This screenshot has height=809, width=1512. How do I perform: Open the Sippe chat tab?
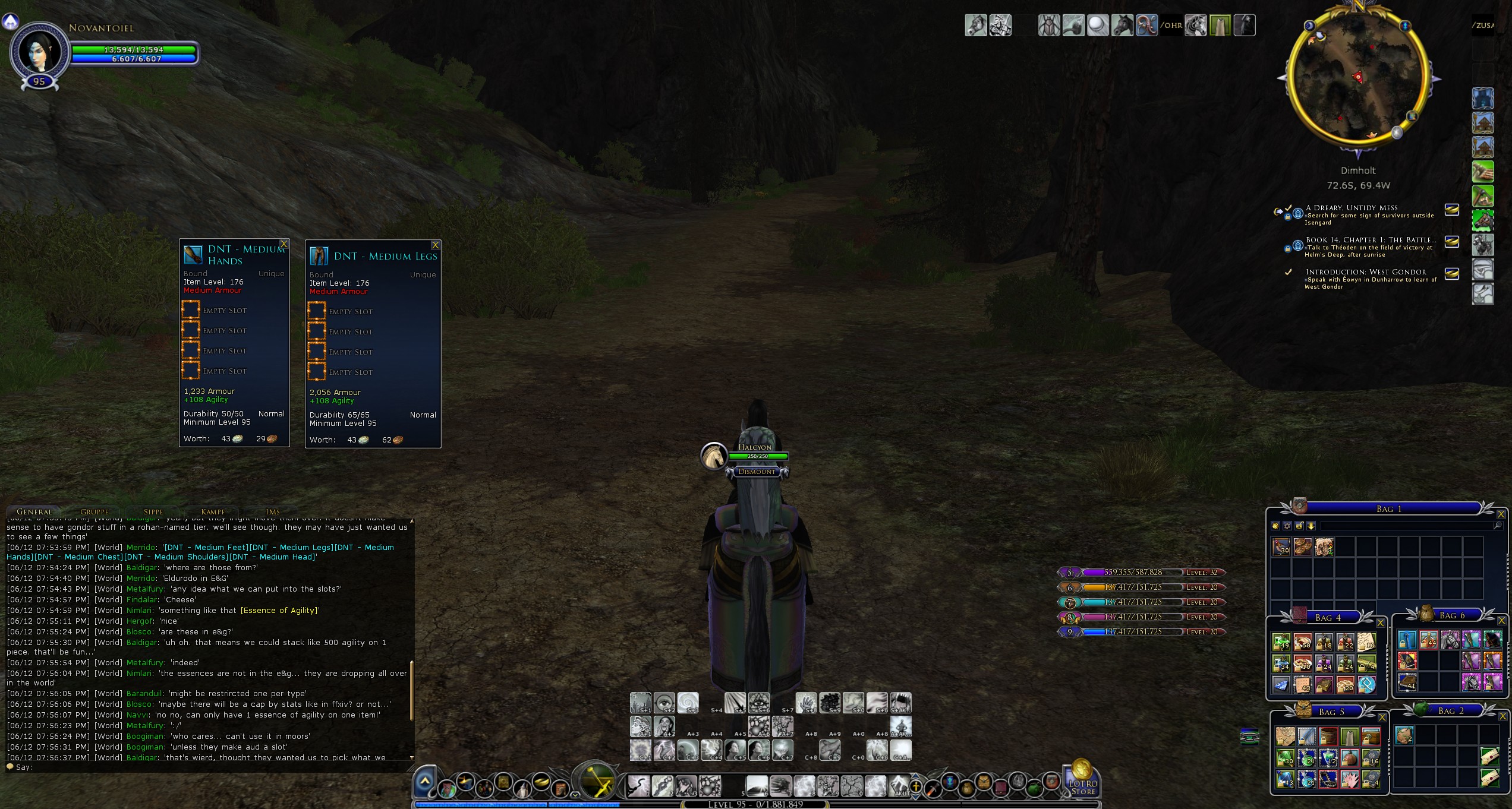[x=153, y=511]
